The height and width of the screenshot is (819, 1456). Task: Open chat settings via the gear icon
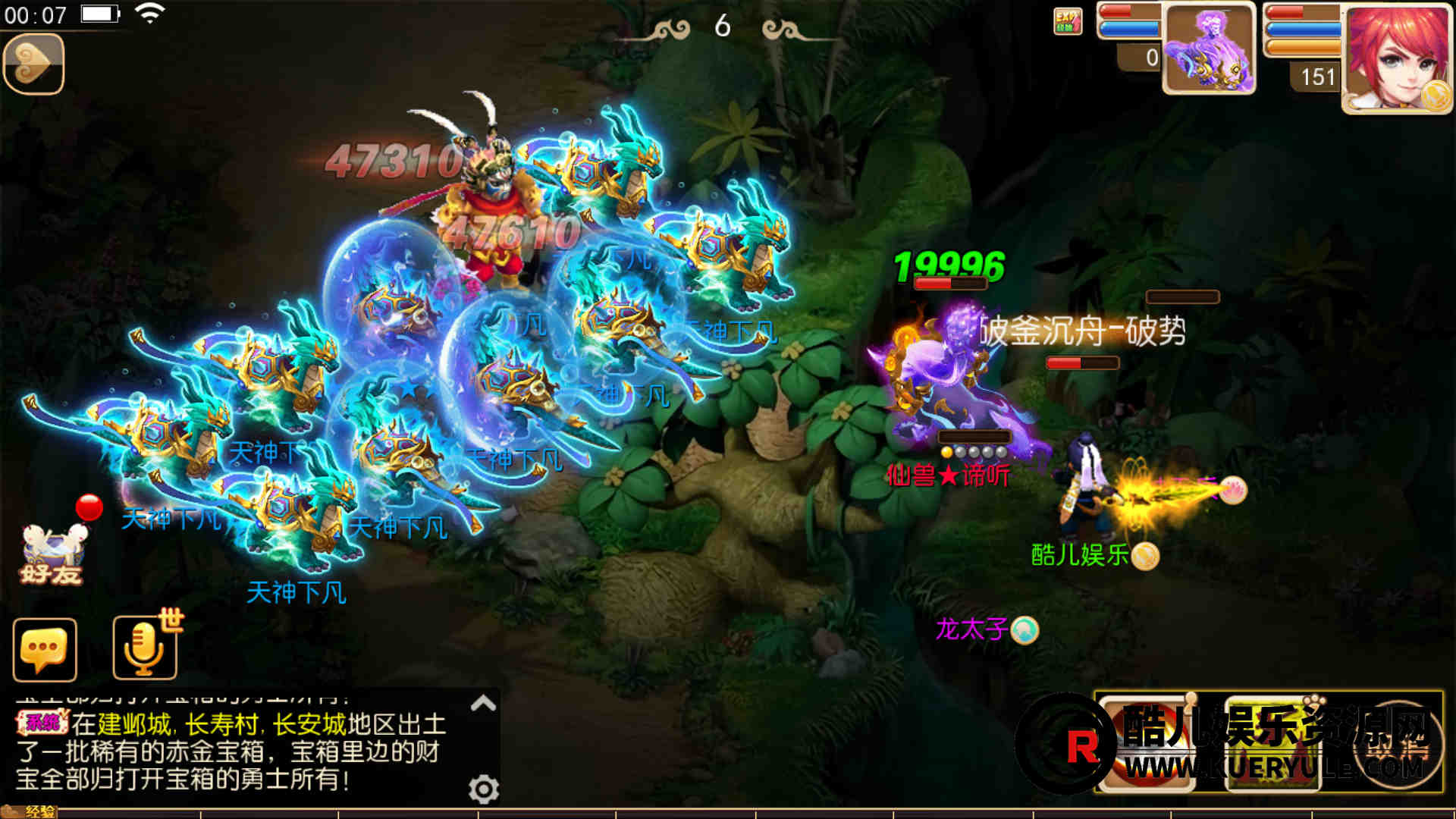coord(483,789)
